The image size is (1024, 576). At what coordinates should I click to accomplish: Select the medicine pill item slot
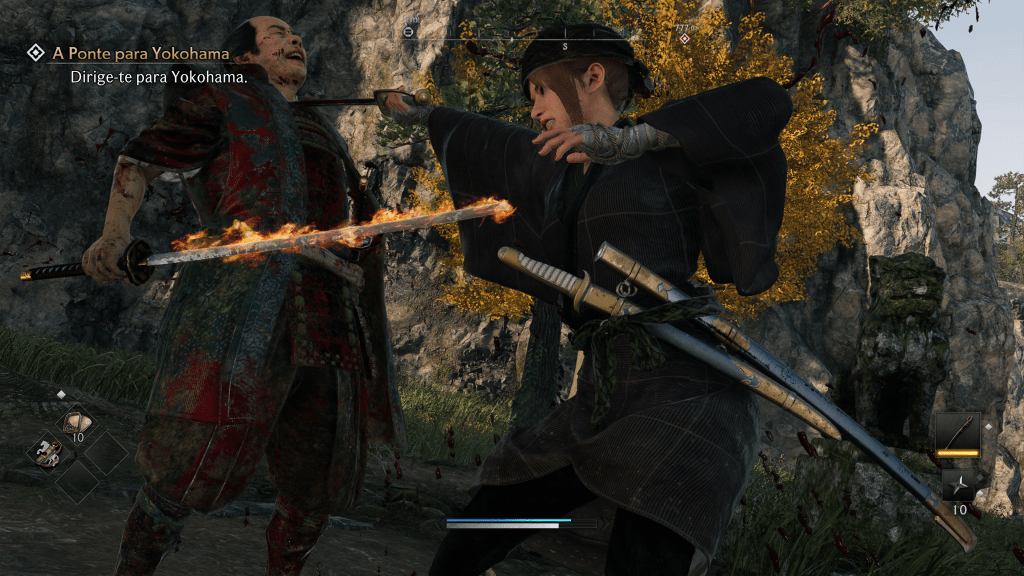[76, 422]
